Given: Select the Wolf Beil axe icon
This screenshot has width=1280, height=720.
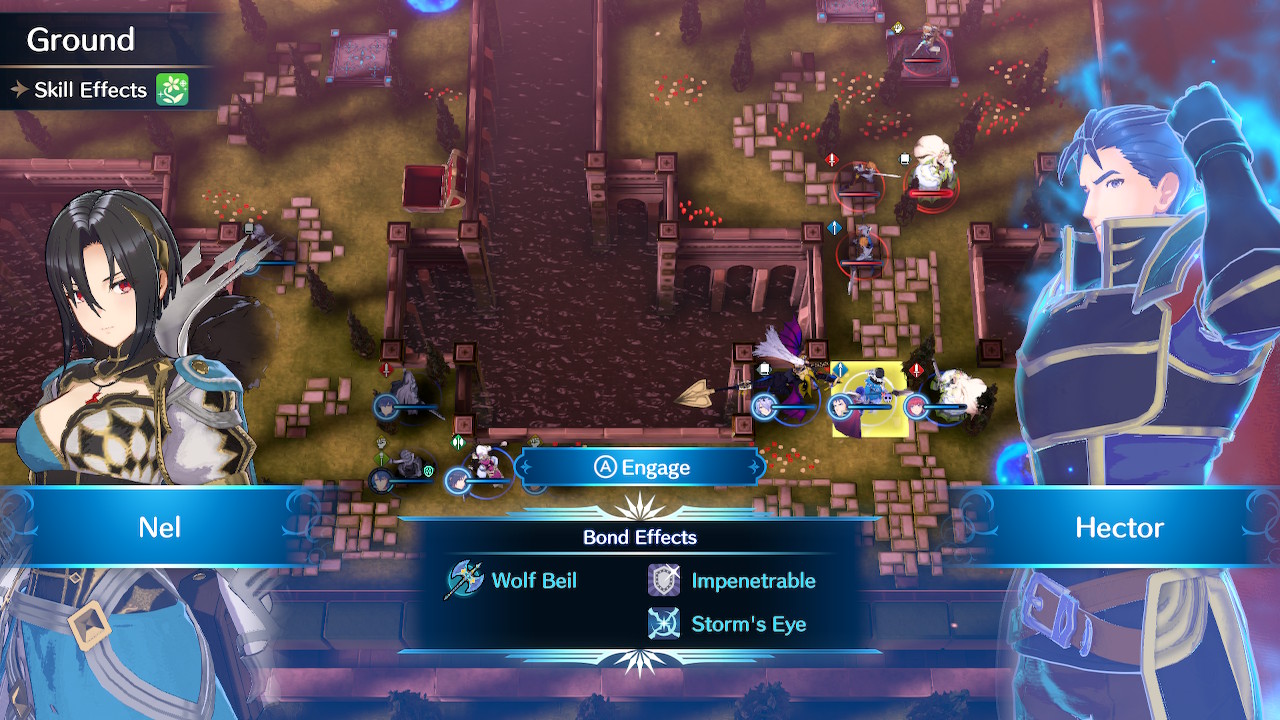Looking at the screenshot, I should [463, 581].
